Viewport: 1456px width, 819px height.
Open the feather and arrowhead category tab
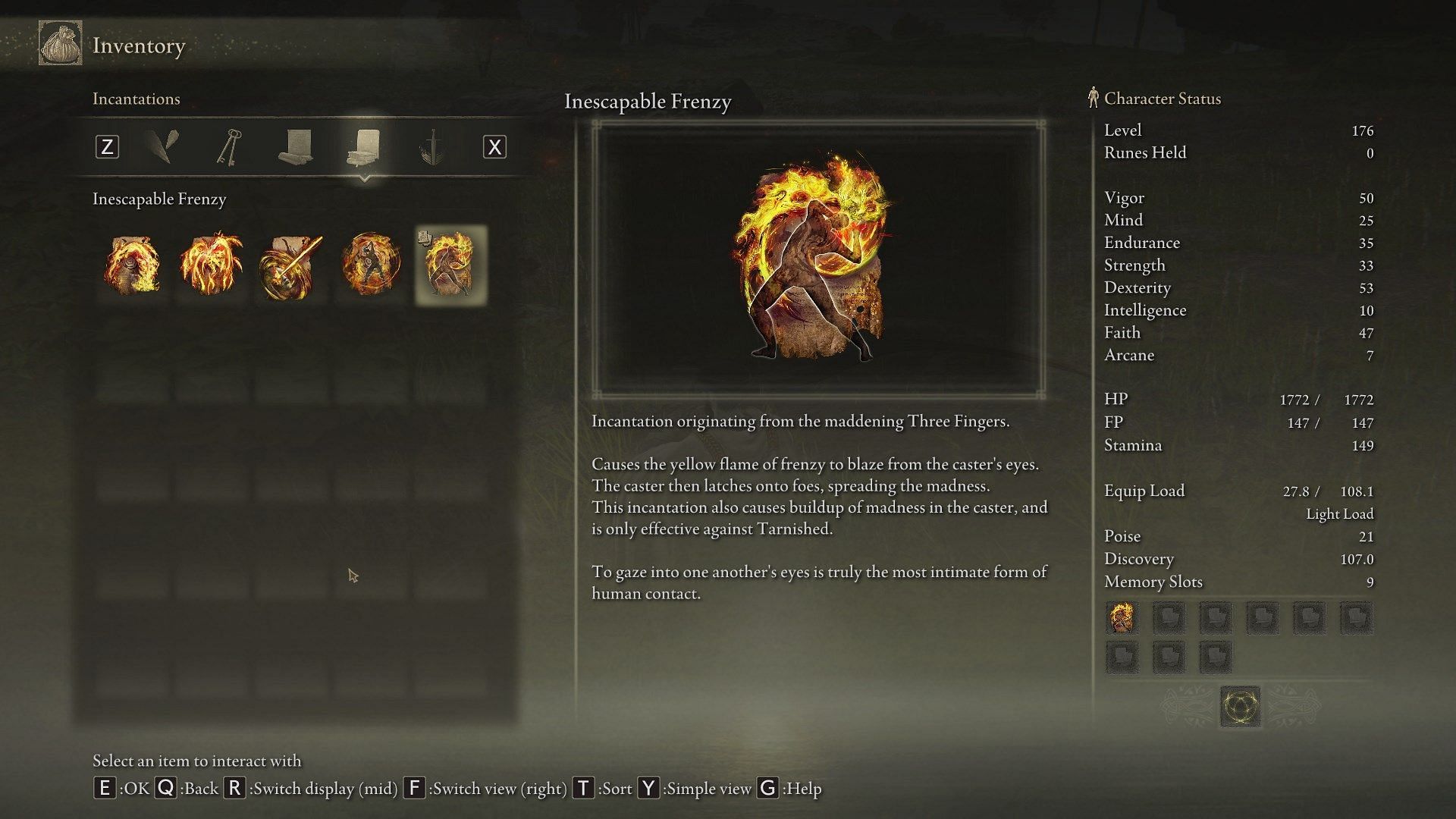162,147
